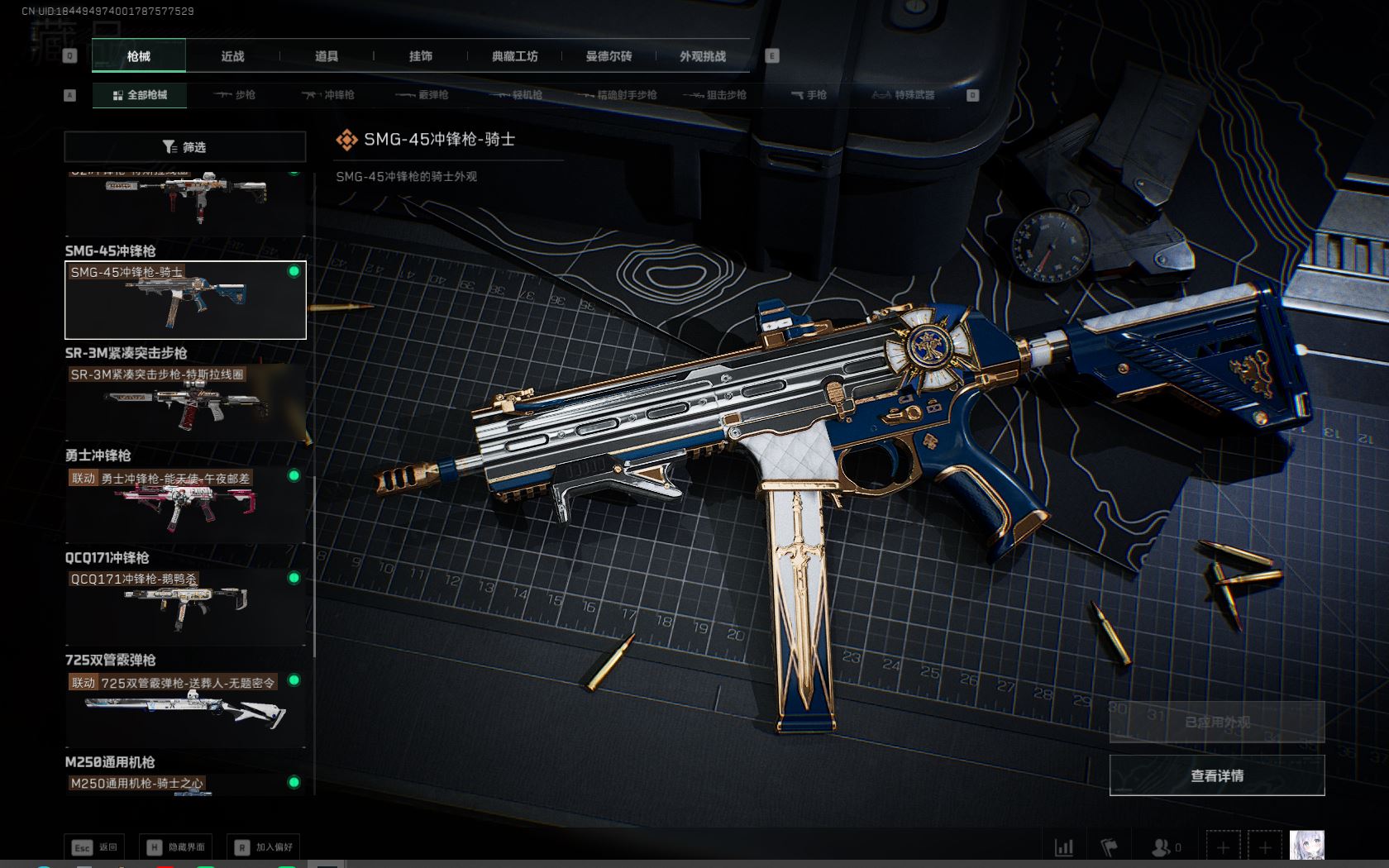
Task: Filter weapons by 步枪 rifles
Action: pyautogui.click(x=235, y=95)
